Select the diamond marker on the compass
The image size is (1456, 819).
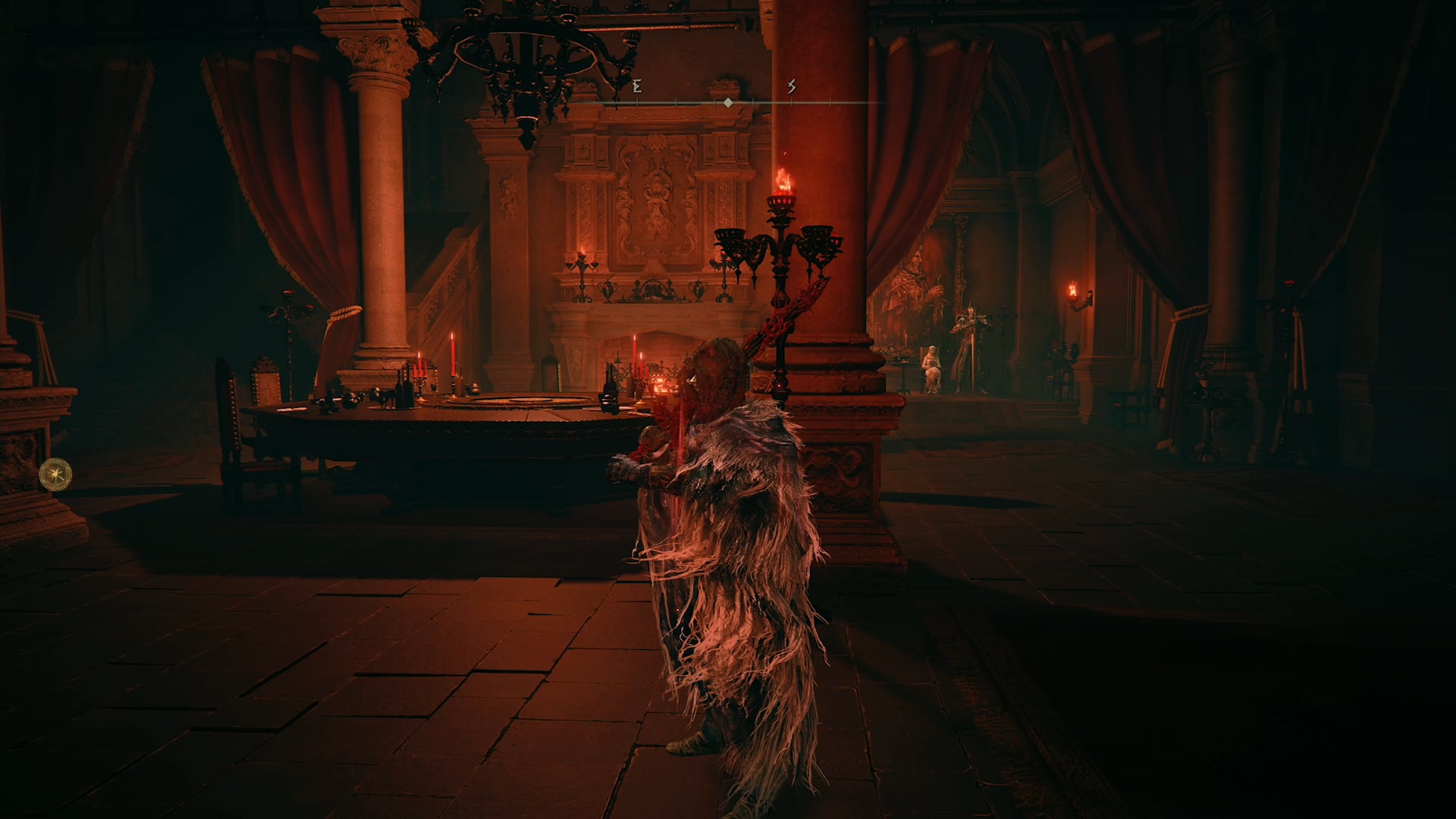click(728, 102)
